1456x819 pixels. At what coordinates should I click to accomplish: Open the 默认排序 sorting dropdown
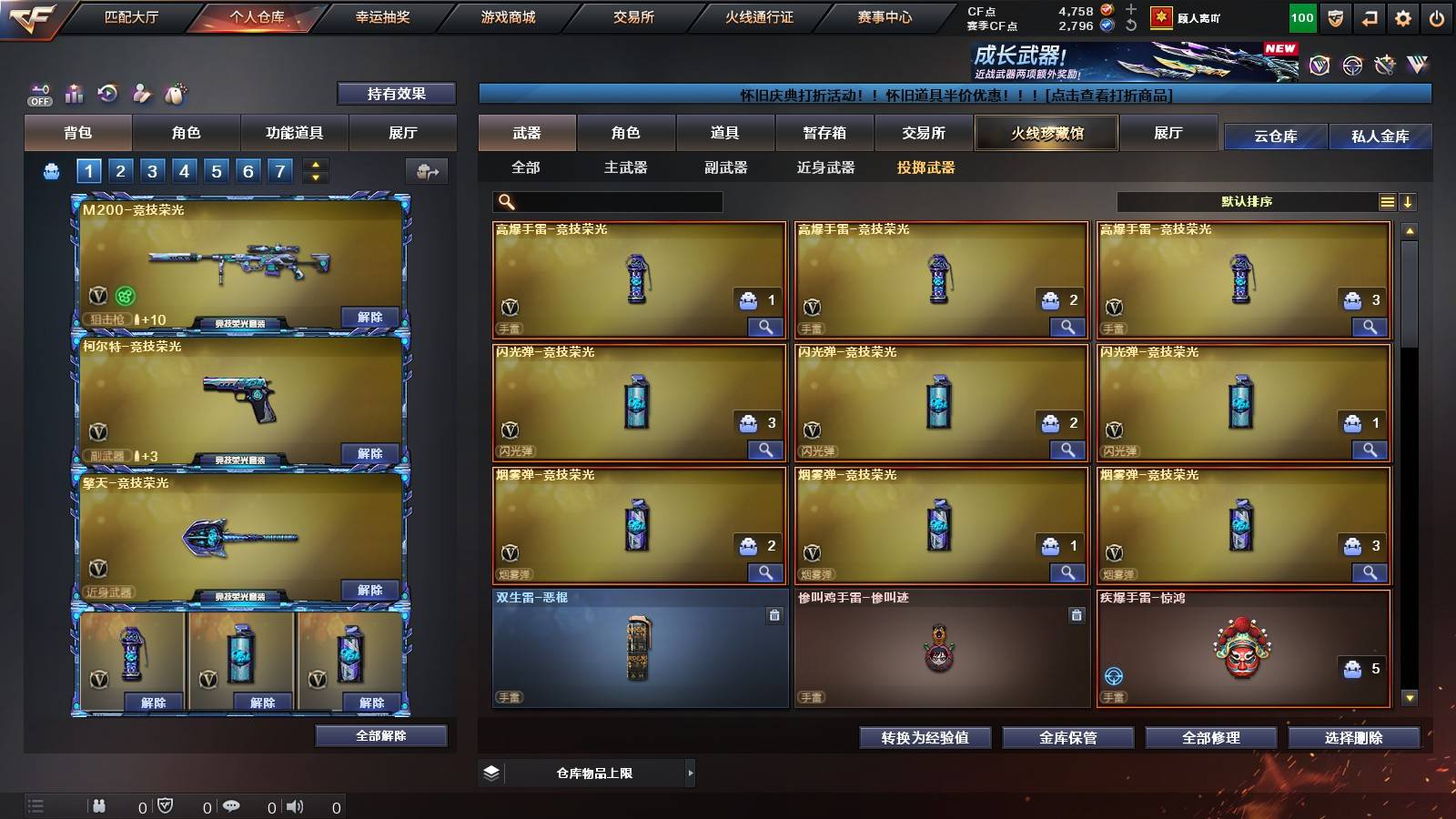[1247, 201]
